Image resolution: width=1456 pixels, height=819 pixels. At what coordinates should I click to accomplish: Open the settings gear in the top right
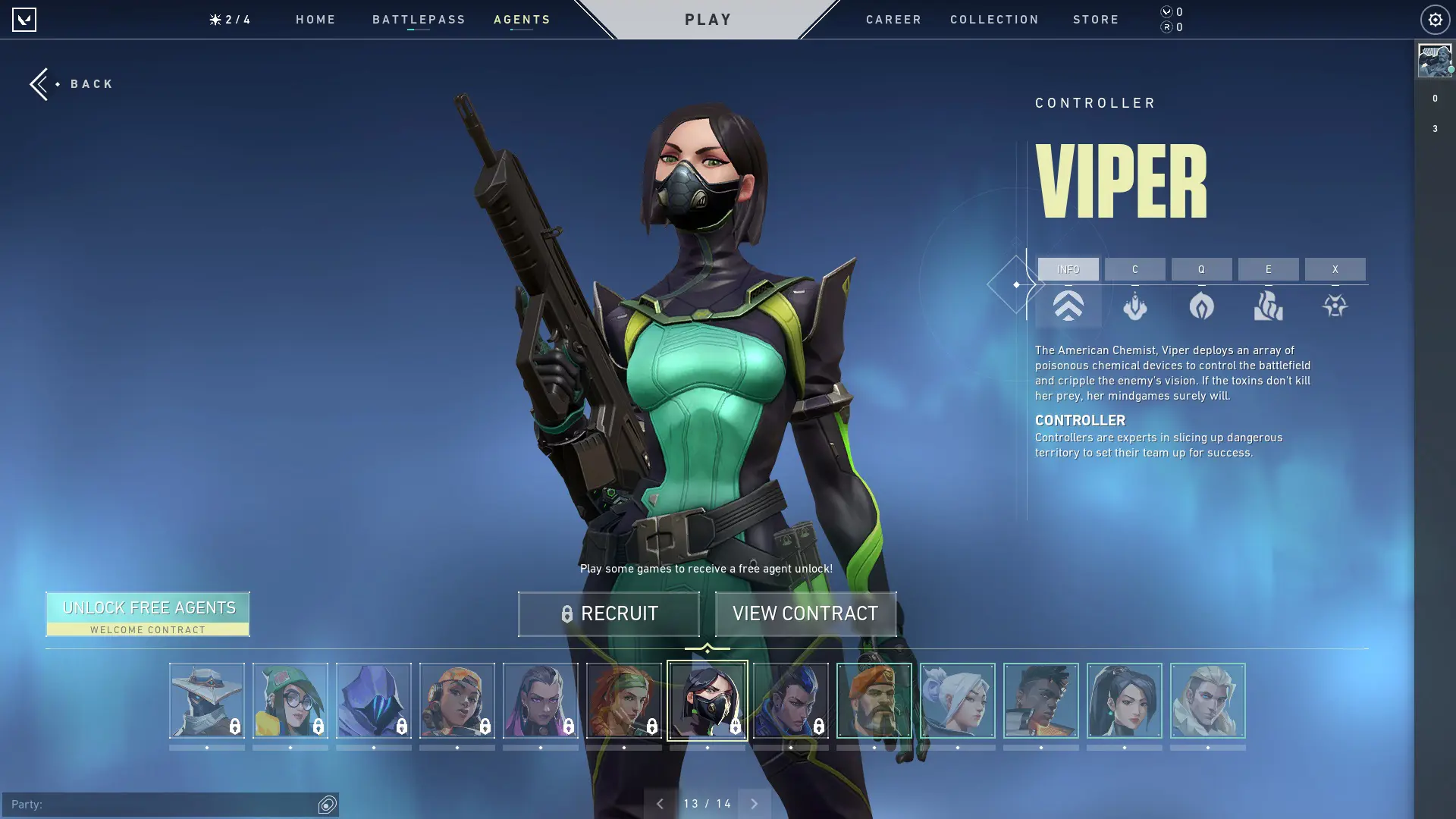(x=1434, y=20)
